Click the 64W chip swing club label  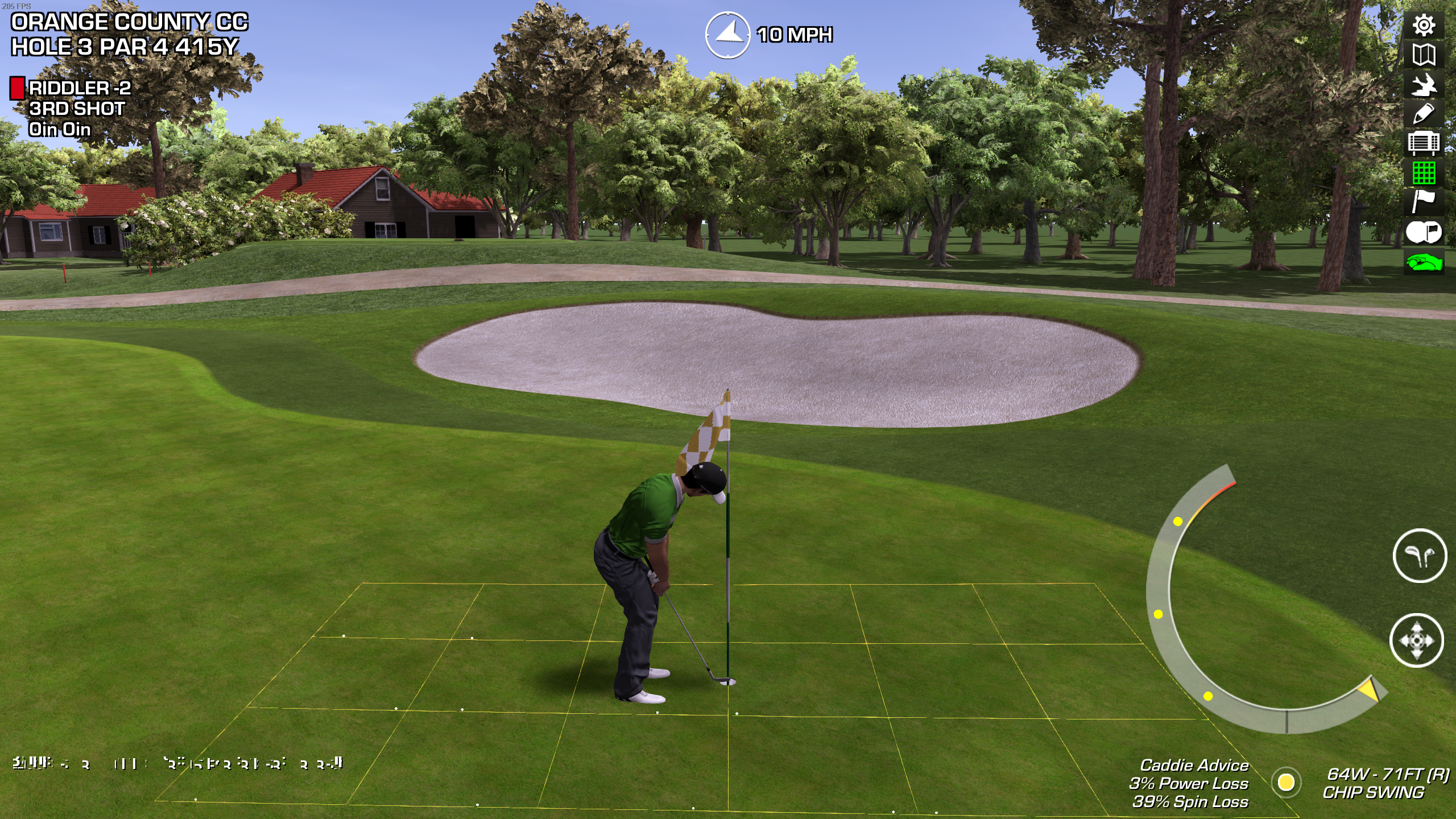point(1385,783)
